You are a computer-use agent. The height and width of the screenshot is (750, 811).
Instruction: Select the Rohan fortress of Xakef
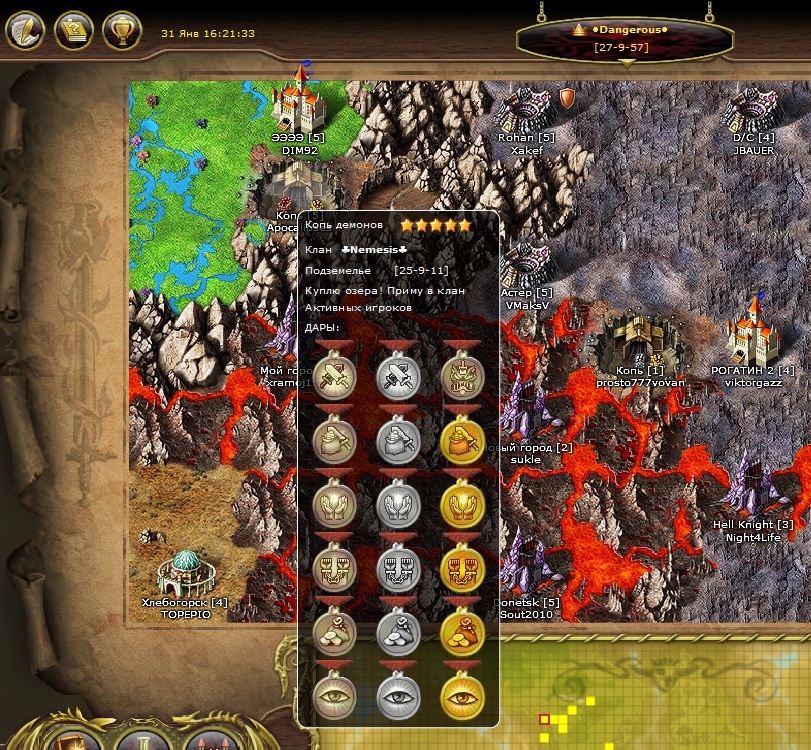[x=526, y=108]
